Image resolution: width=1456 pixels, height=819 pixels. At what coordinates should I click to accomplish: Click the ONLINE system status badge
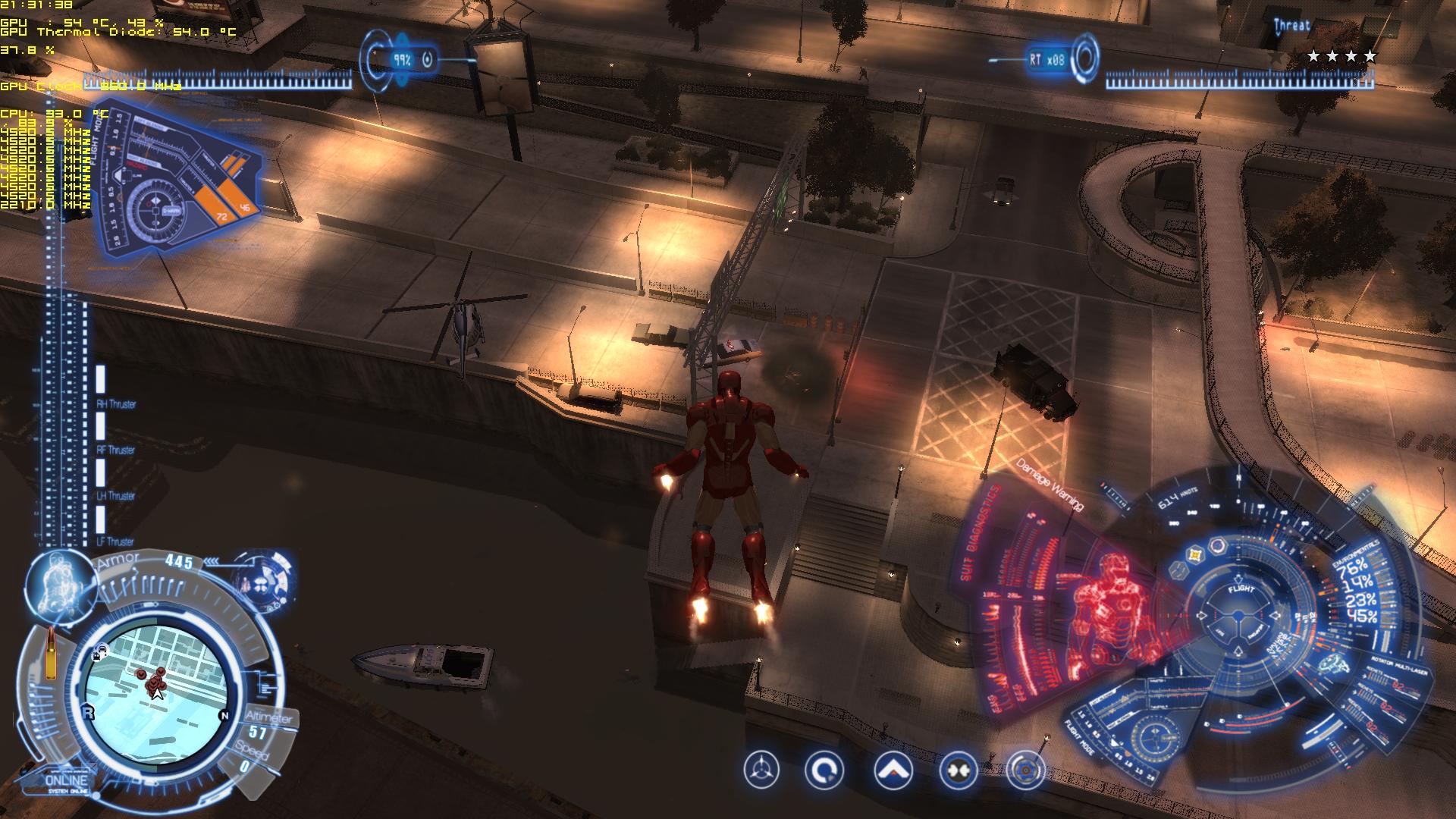pyautogui.click(x=67, y=782)
